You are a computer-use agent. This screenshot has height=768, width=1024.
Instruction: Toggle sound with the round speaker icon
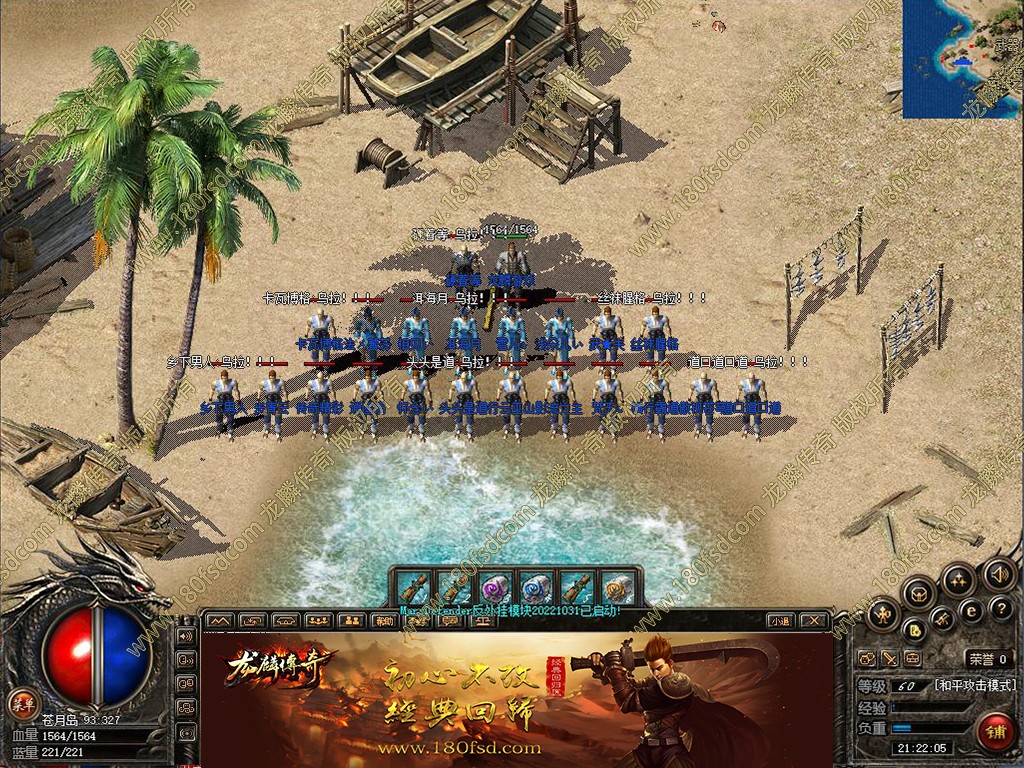(x=997, y=574)
